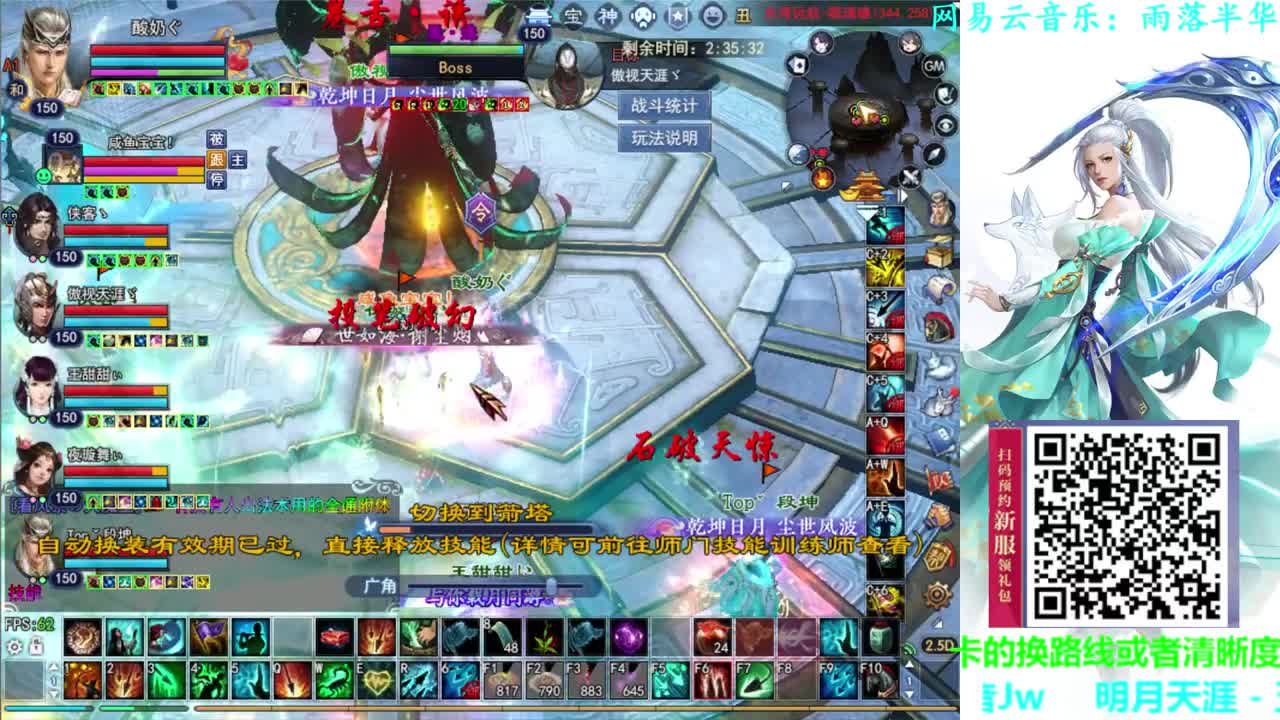Open the eye icon in the minimap menu ring
This screenshot has height=720, width=1280.
click(945, 125)
